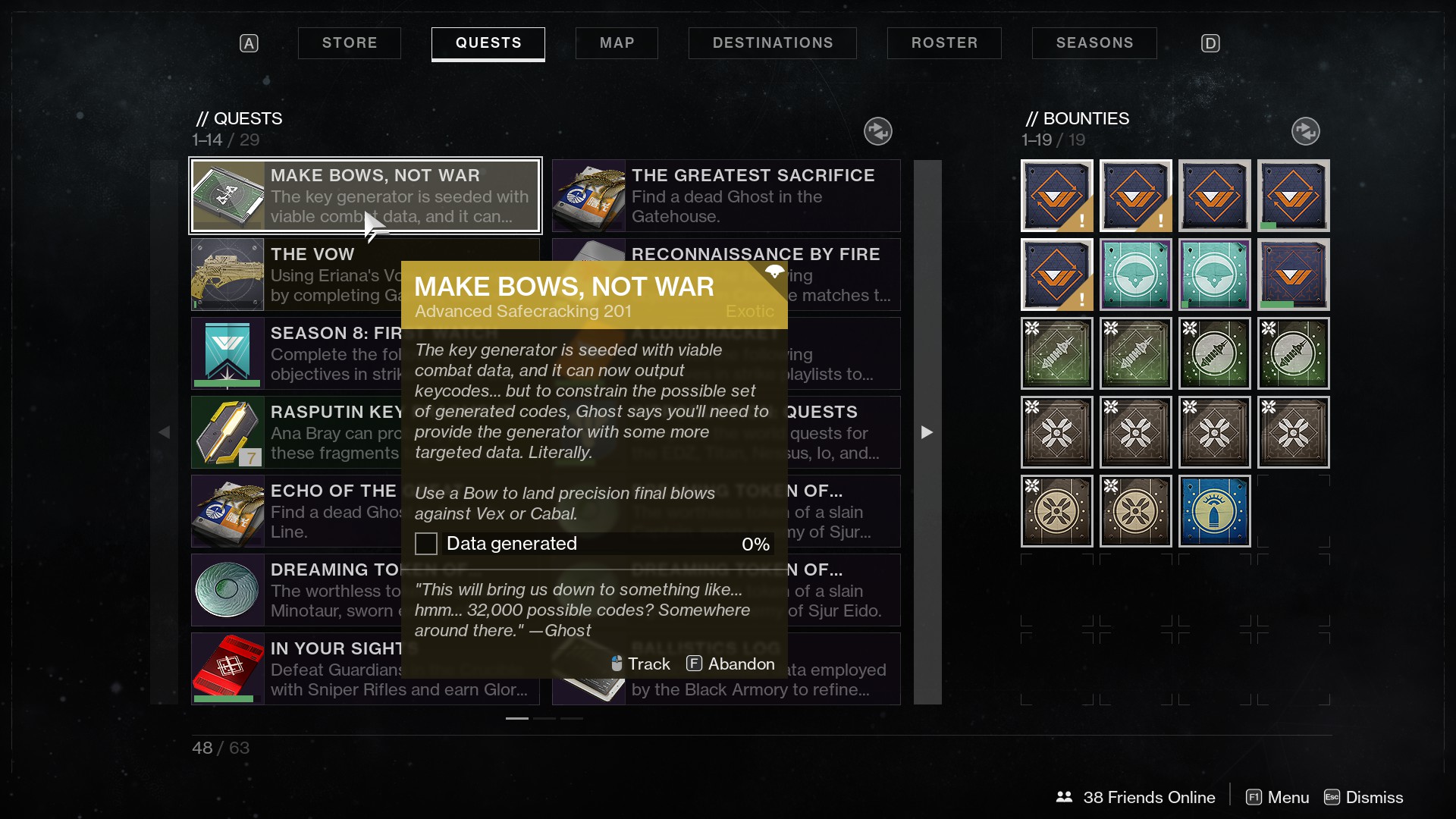Go to the next quests page
This screenshot has height=819, width=1456.
click(x=927, y=432)
